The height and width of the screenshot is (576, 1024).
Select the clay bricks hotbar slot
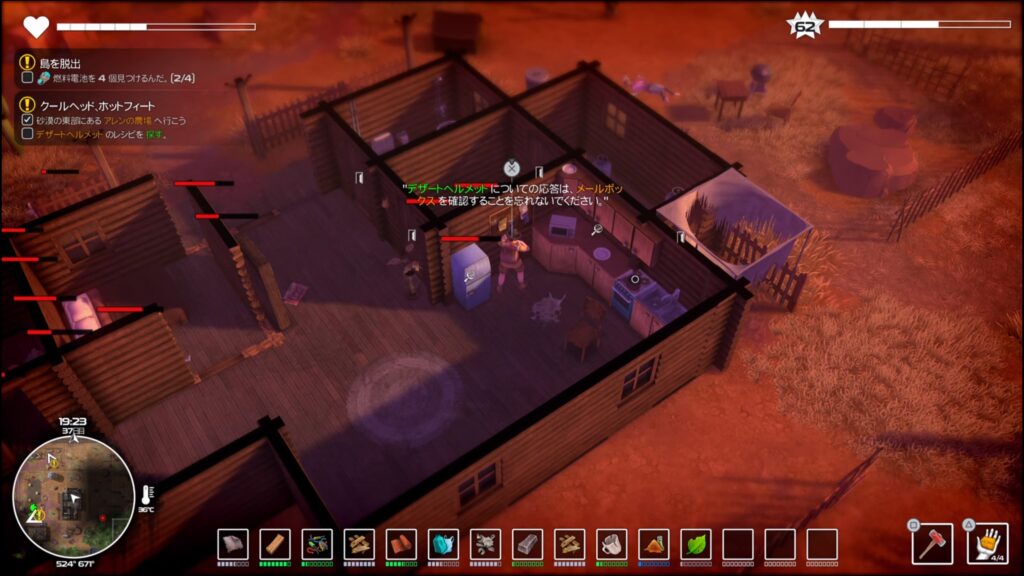[401, 544]
